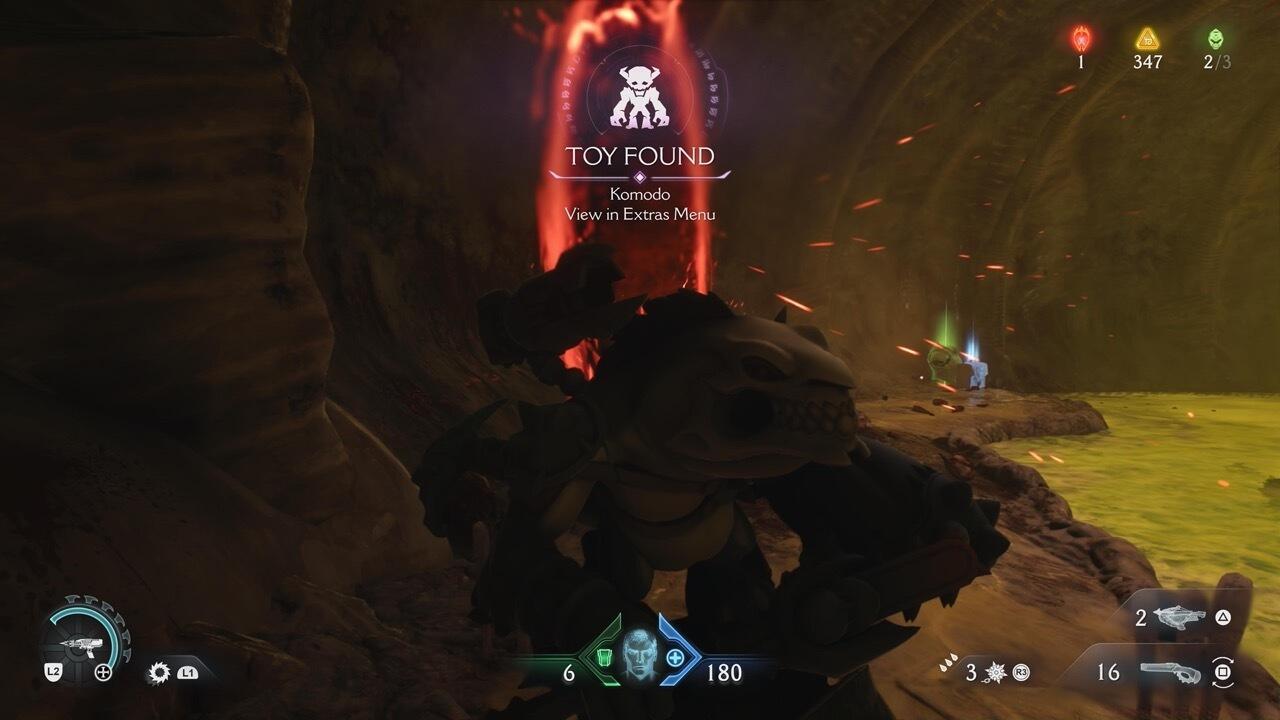Viewport: 1280px width, 720px height.
Task: Select the green Slayer helmet extra-life icon
Action: point(1215,39)
